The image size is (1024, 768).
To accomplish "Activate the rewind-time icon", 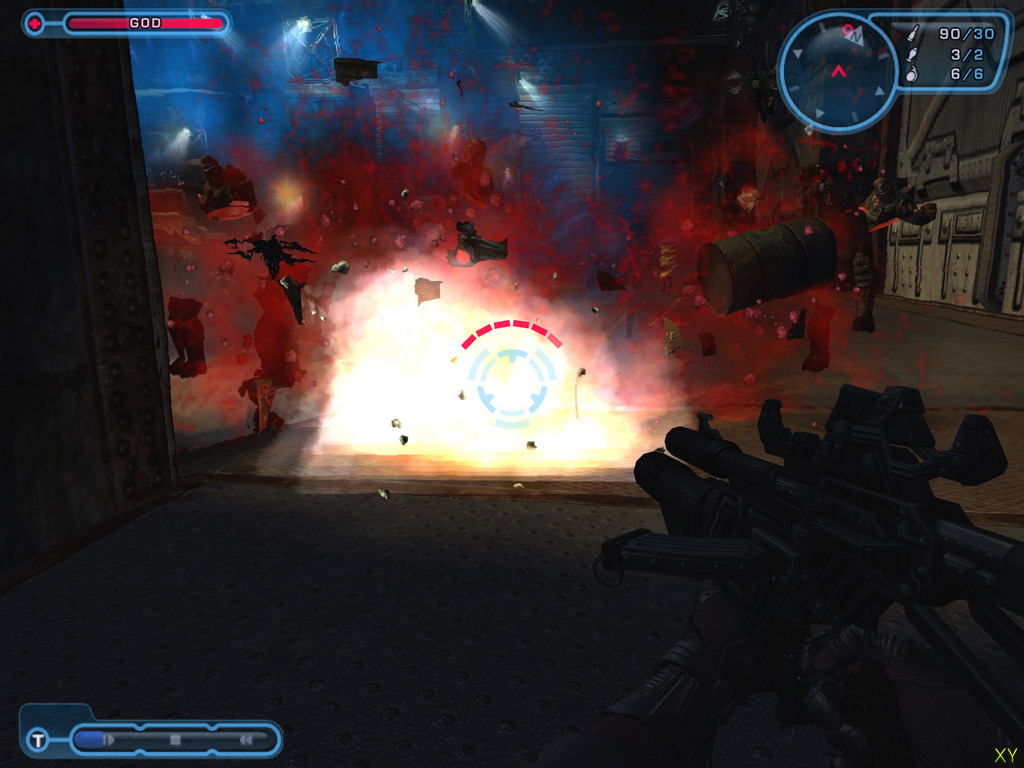I will (245, 740).
